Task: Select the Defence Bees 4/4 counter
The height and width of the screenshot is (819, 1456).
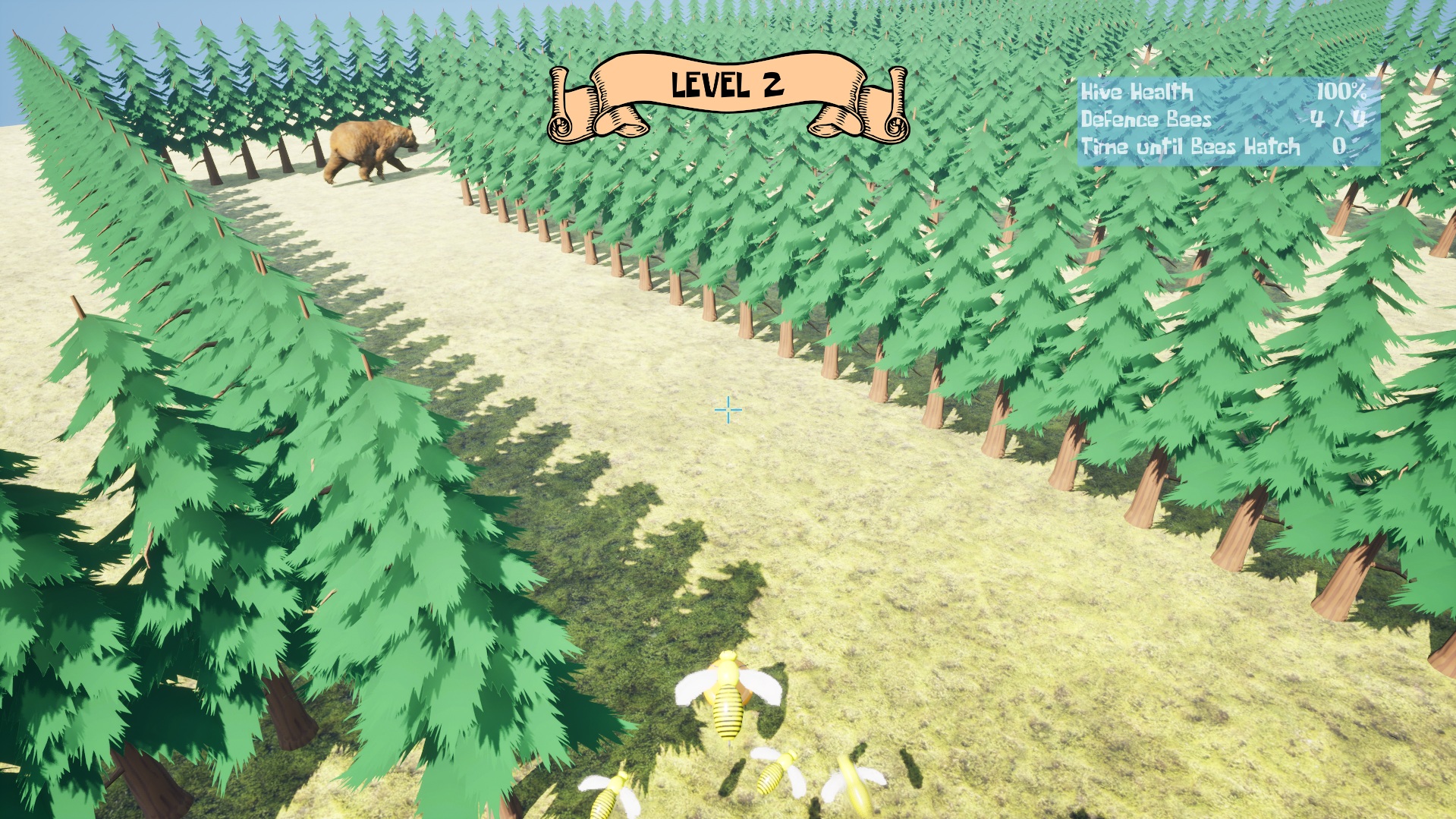Action: click(x=1338, y=121)
